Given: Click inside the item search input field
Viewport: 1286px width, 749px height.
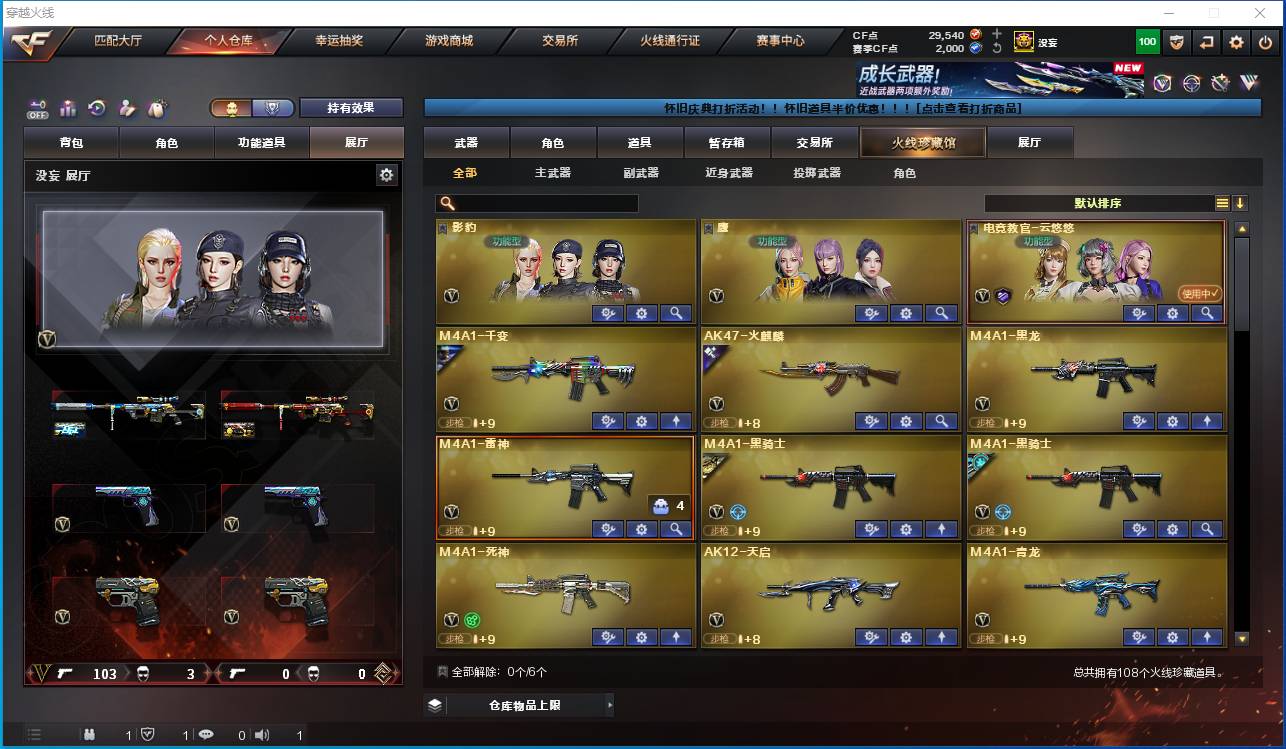Looking at the screenshot, I should (550, 203).
